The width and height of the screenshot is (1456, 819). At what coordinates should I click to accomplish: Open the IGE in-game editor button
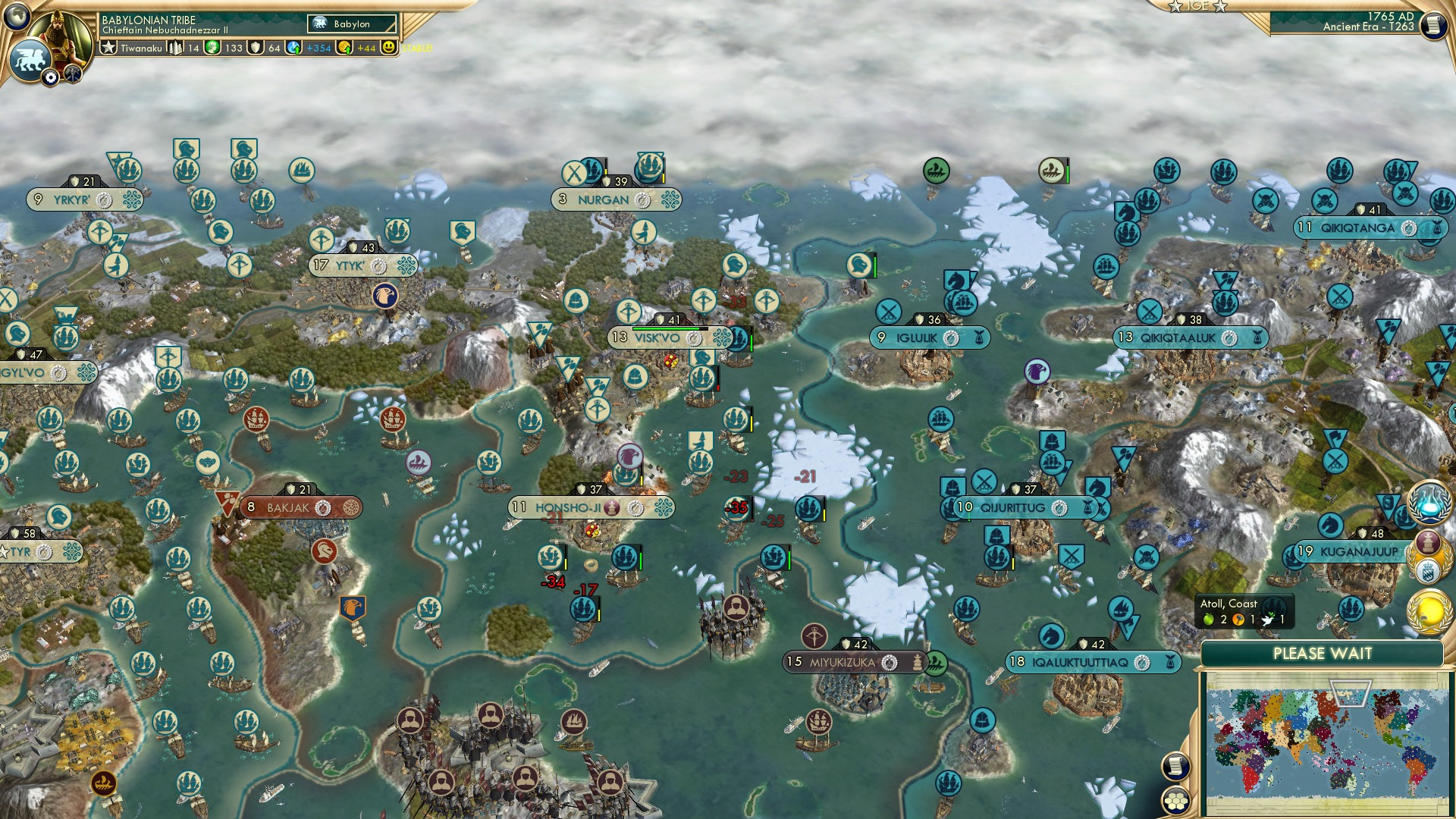tap(1197, 6)
